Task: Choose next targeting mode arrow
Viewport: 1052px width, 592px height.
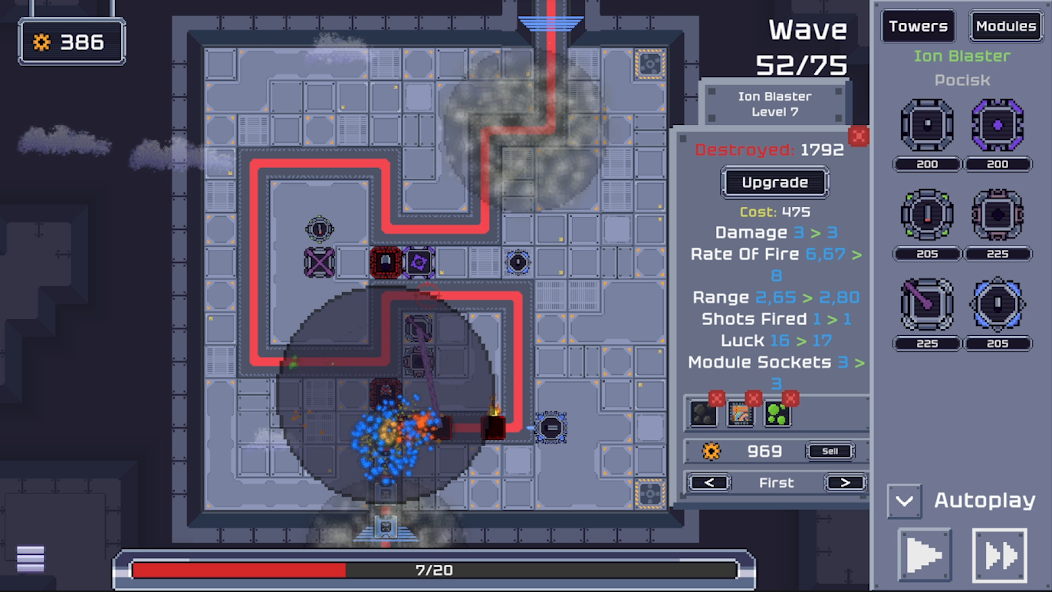Action: 844,483
